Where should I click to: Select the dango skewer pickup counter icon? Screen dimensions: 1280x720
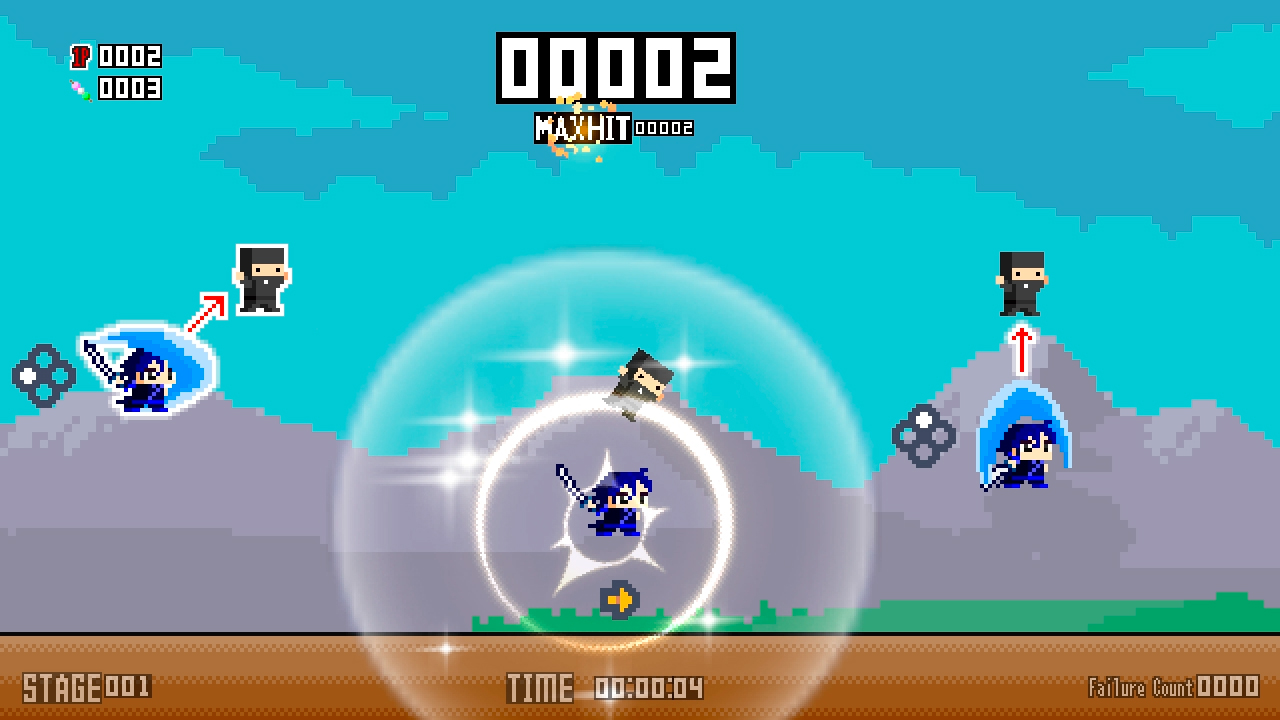coord(79,89)
